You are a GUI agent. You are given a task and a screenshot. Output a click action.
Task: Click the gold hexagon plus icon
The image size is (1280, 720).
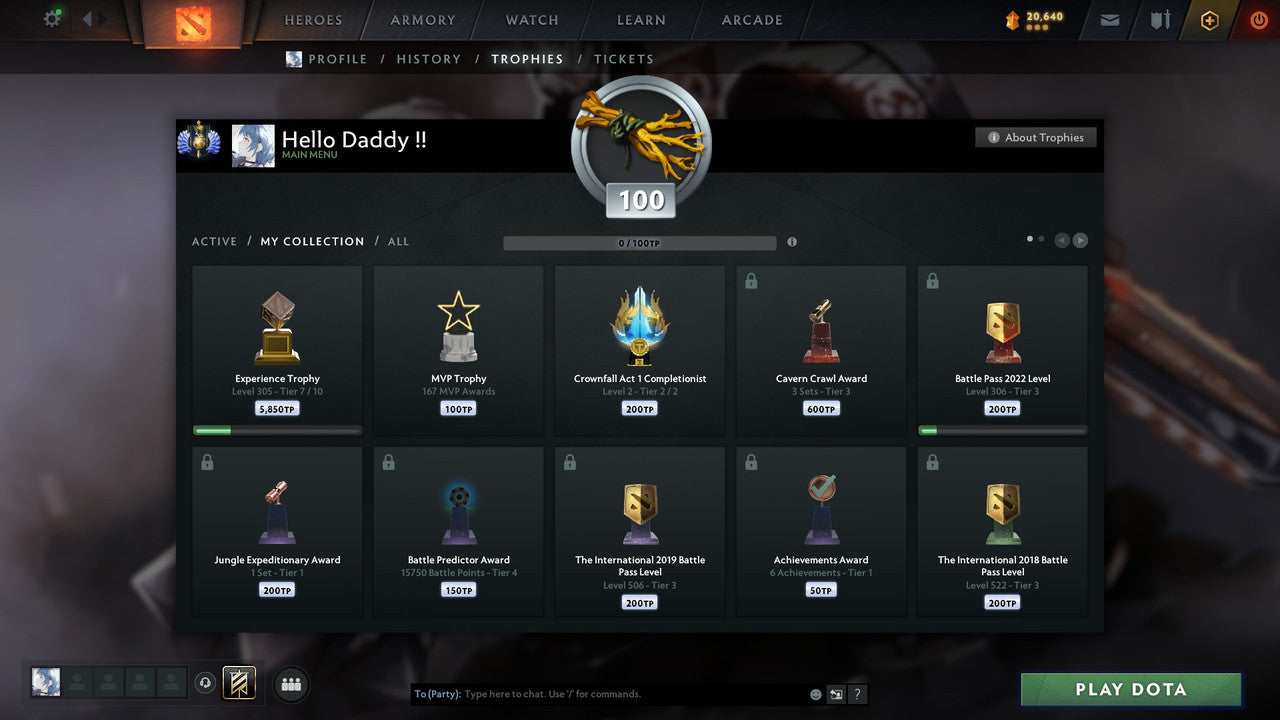click(1209, 19)
